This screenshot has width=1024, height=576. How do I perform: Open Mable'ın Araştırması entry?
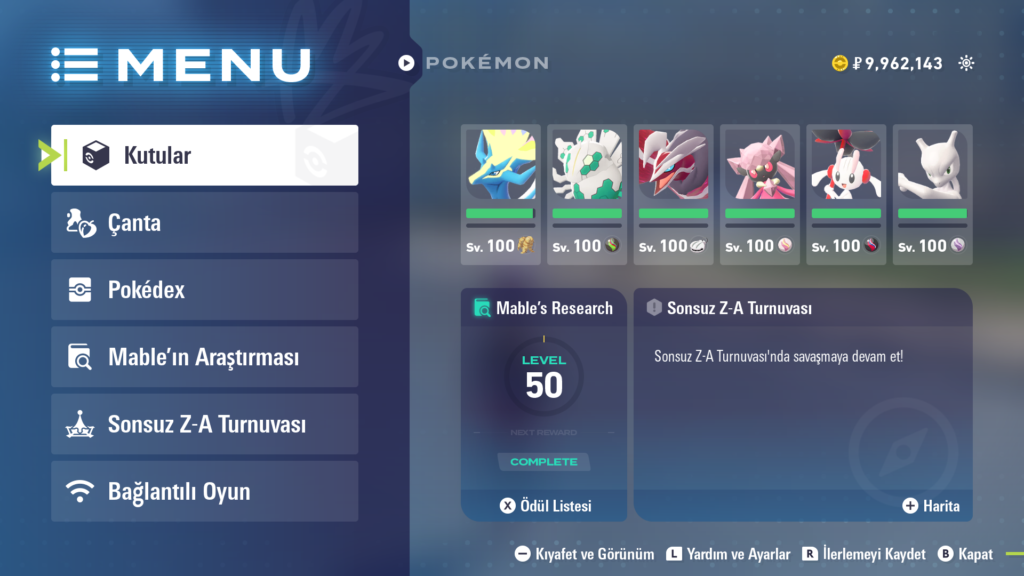(205, 357)
